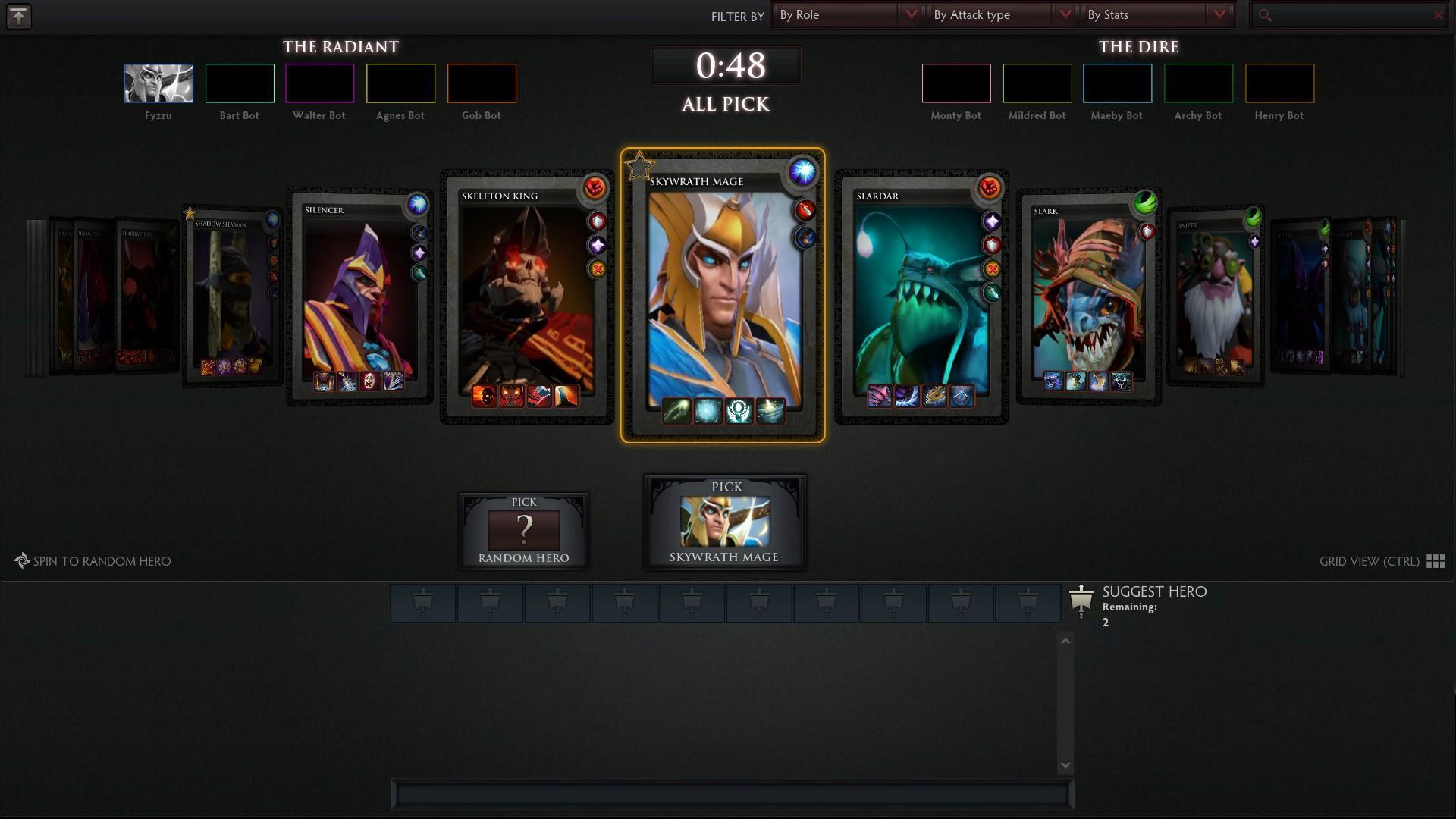Open the By Role filter dropdown
Screen dimensions: 1456x819
point(847,15)
